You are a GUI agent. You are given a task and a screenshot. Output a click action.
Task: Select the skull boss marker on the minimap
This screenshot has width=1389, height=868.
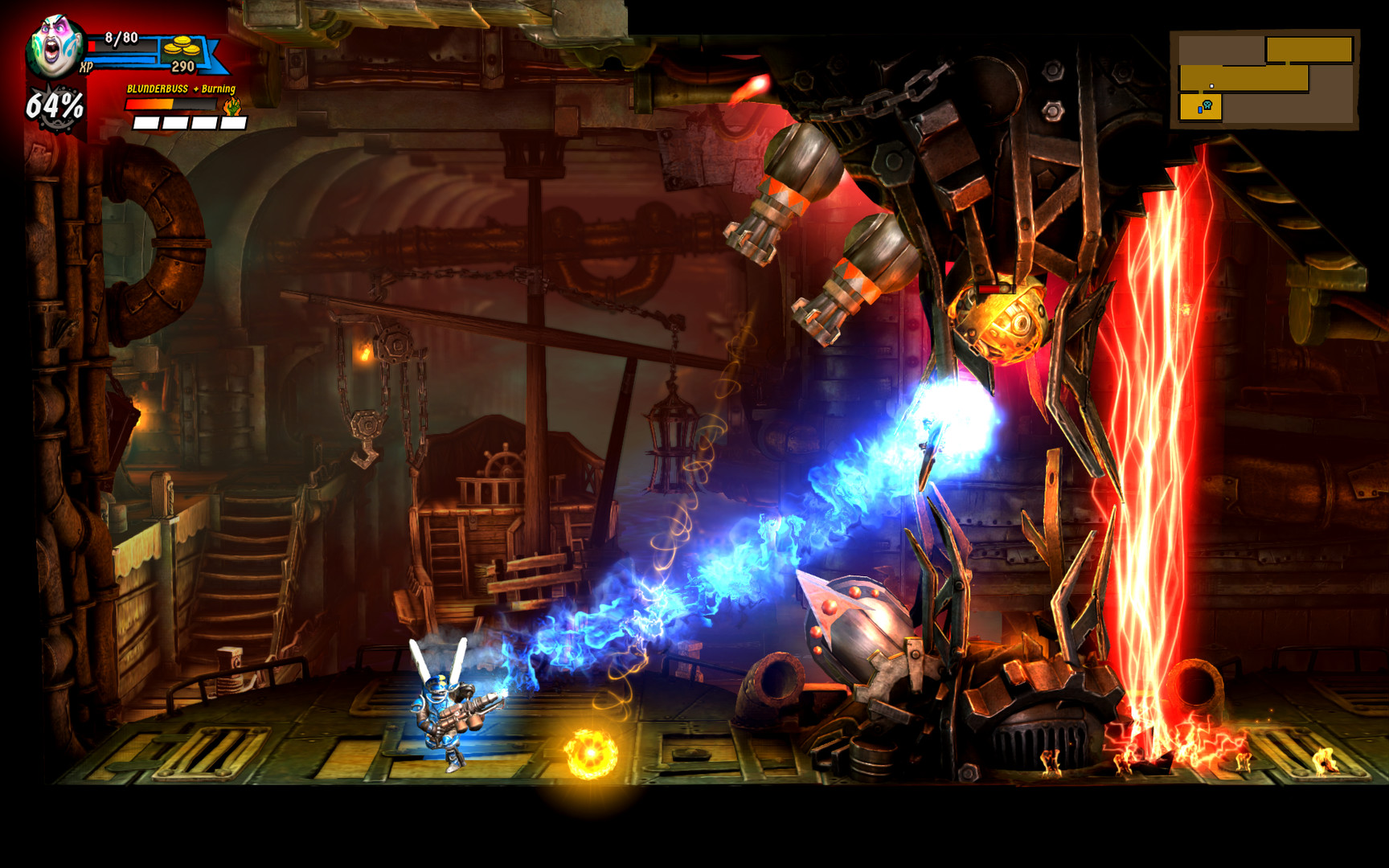click(x=1207, y=104)
